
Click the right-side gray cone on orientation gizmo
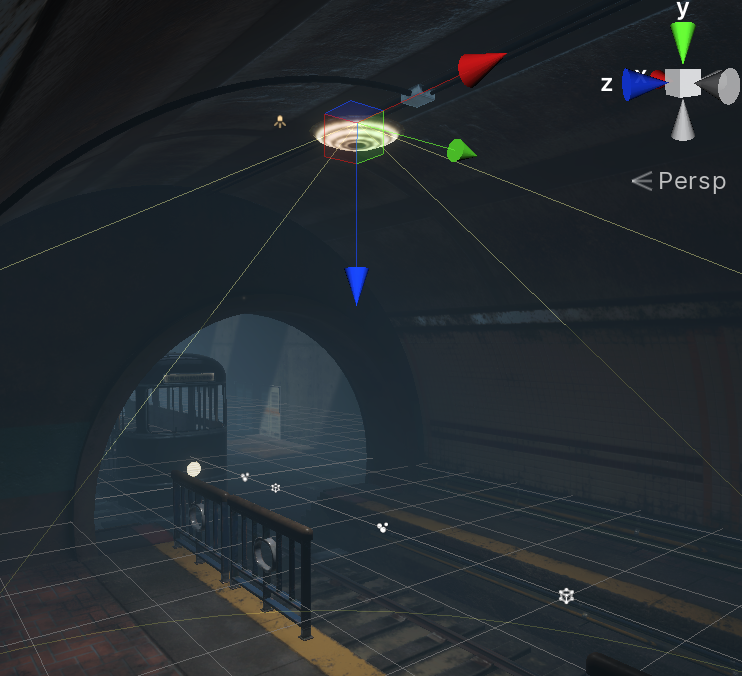721,85
